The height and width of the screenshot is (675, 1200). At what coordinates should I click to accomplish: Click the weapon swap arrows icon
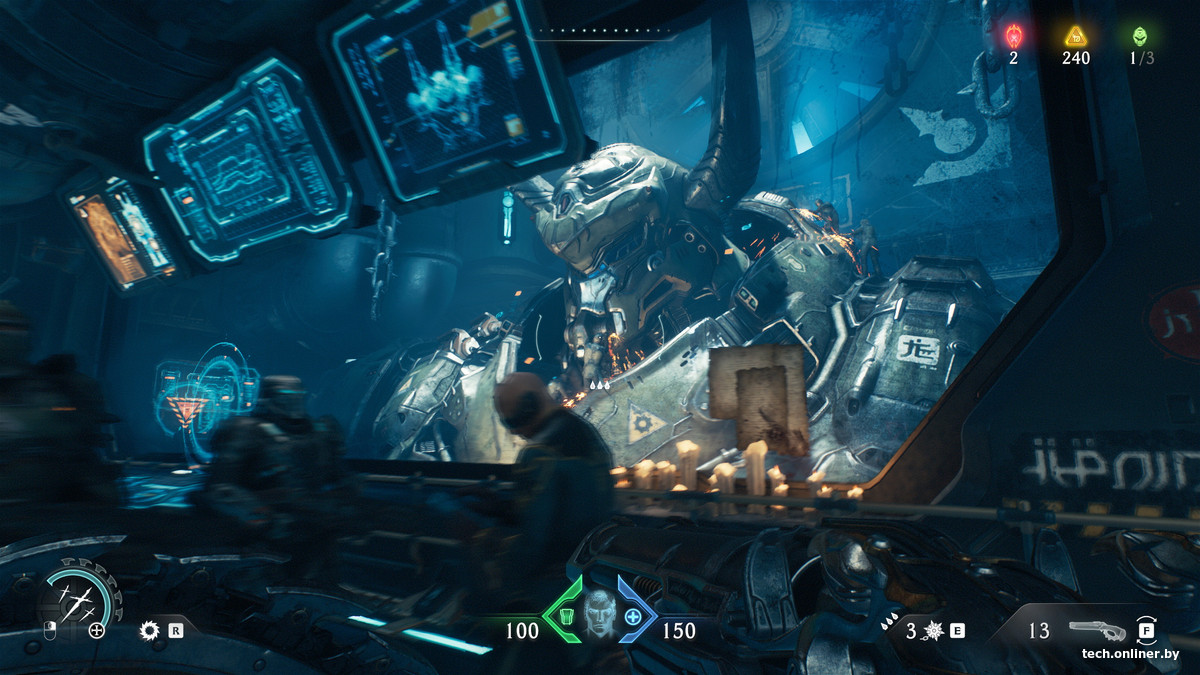click(1146, 630)
